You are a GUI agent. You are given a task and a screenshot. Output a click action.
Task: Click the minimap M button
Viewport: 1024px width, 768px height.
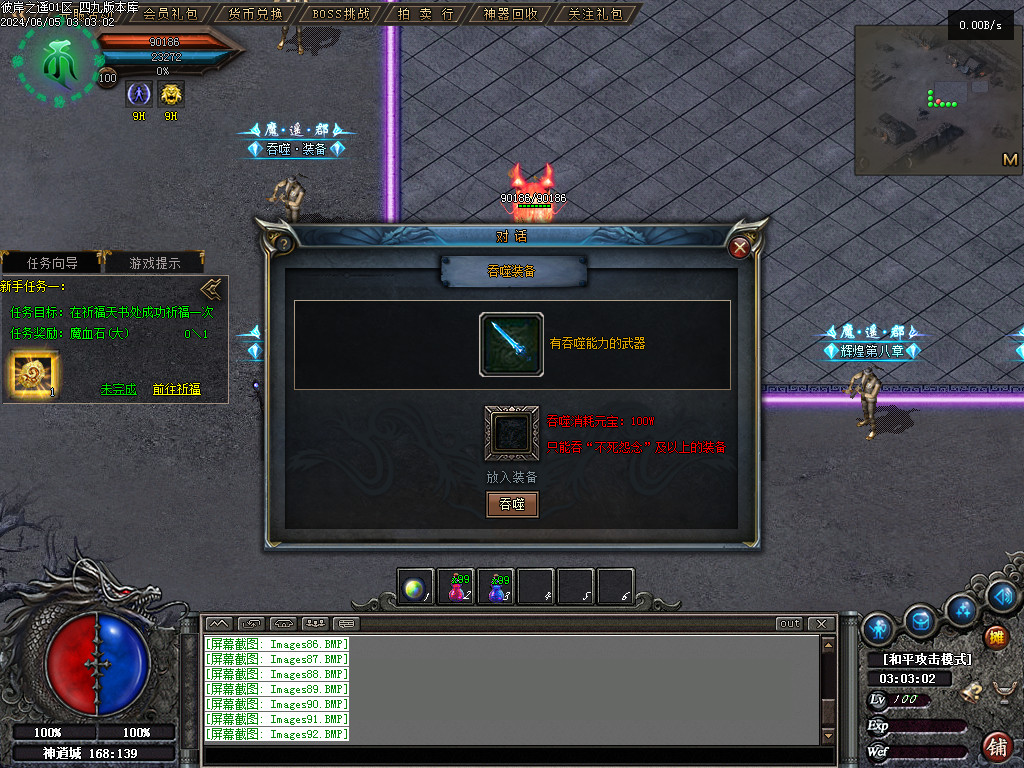1009,160
